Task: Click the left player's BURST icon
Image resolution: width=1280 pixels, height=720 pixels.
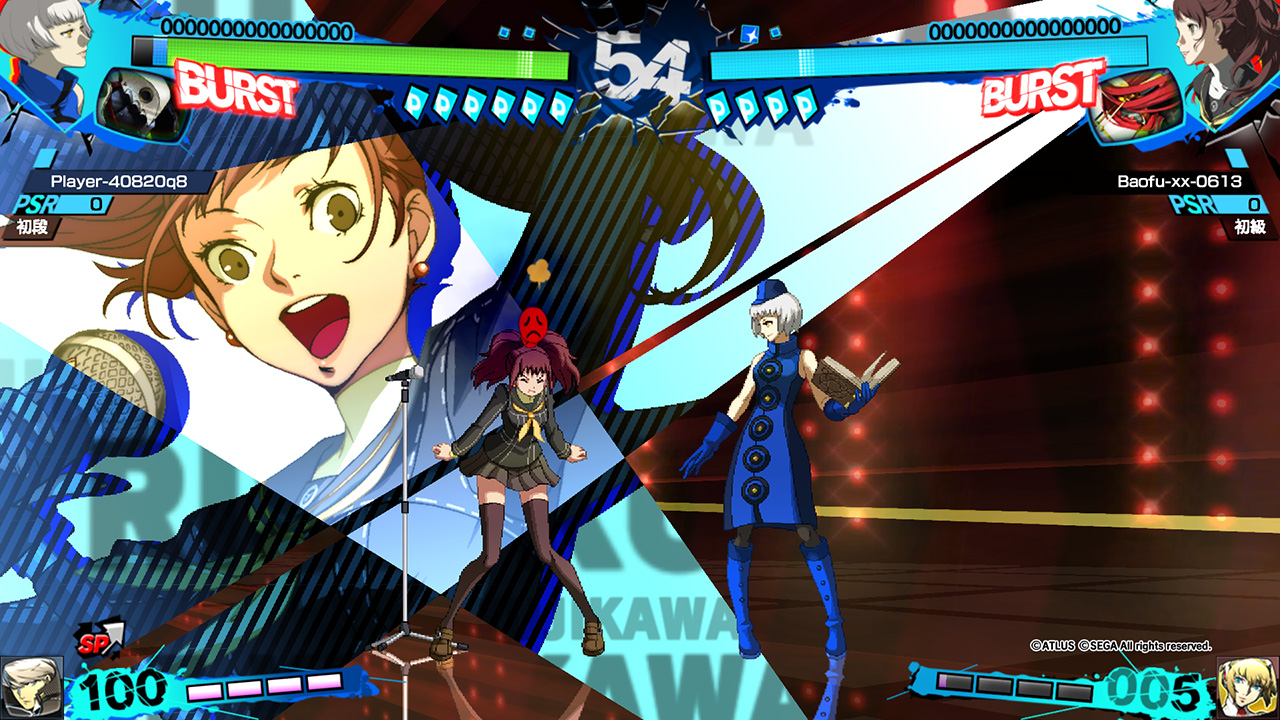Action: click(237, 89)
